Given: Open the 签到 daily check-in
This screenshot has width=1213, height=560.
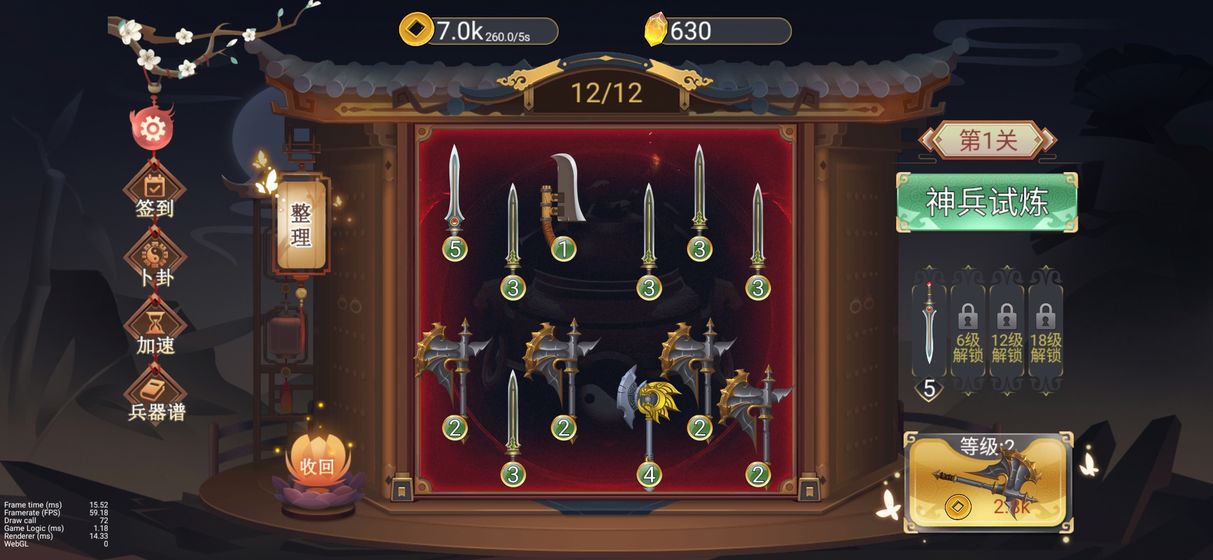Looking at the screenshot, I should (155, 194).
